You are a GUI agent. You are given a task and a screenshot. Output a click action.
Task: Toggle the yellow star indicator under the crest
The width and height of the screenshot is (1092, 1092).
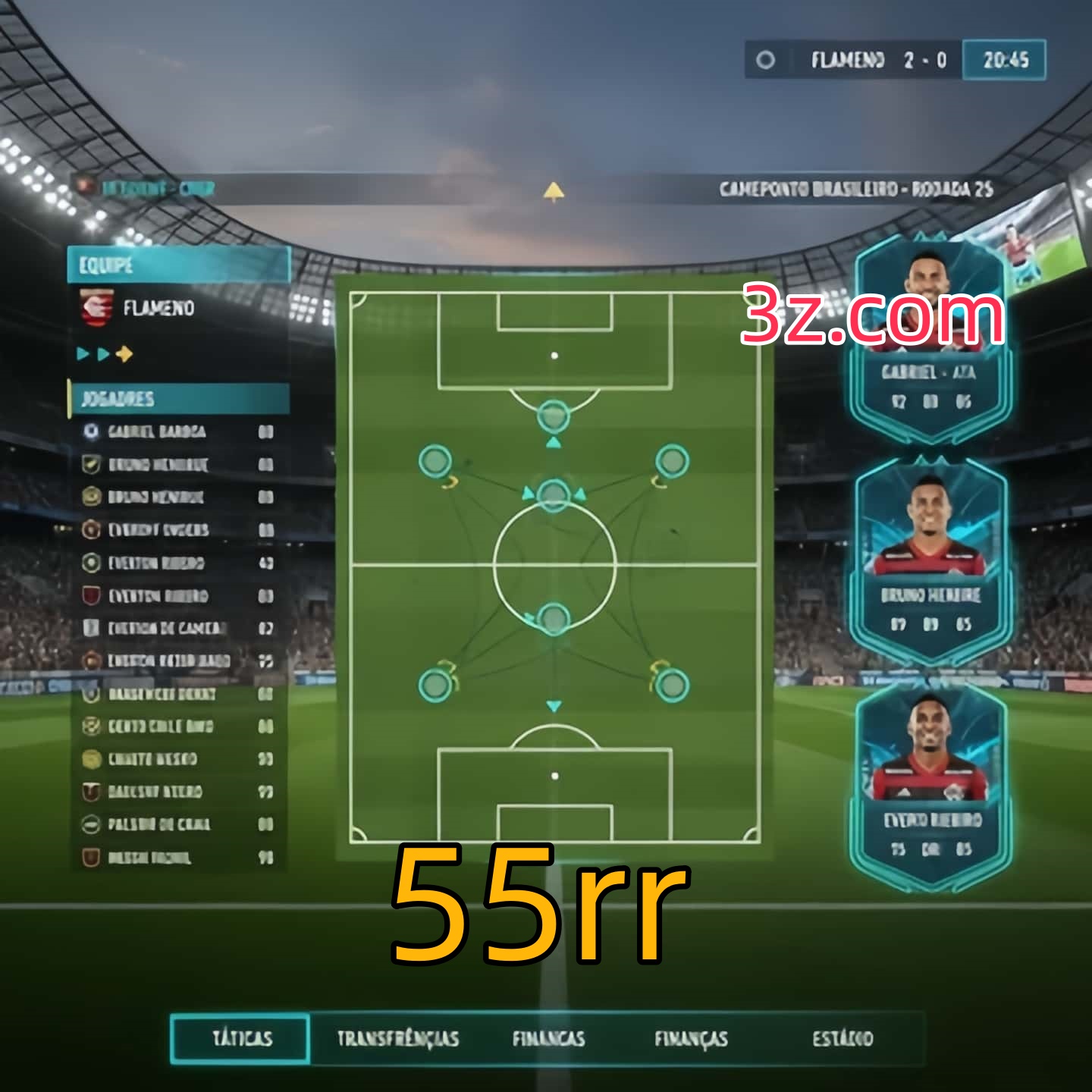124,353
